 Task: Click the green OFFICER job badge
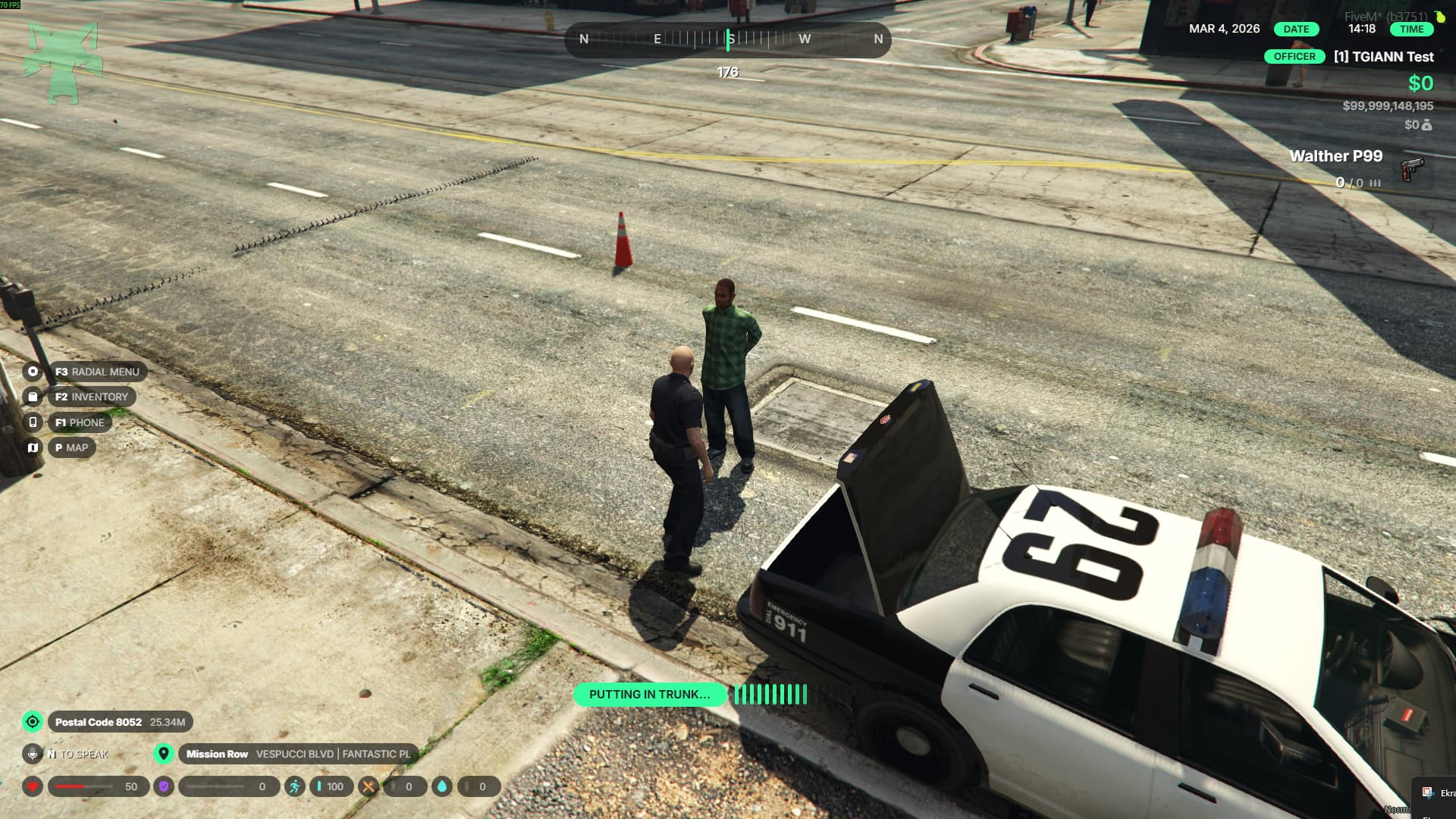pyautogui.click(x=1294, y=57)
